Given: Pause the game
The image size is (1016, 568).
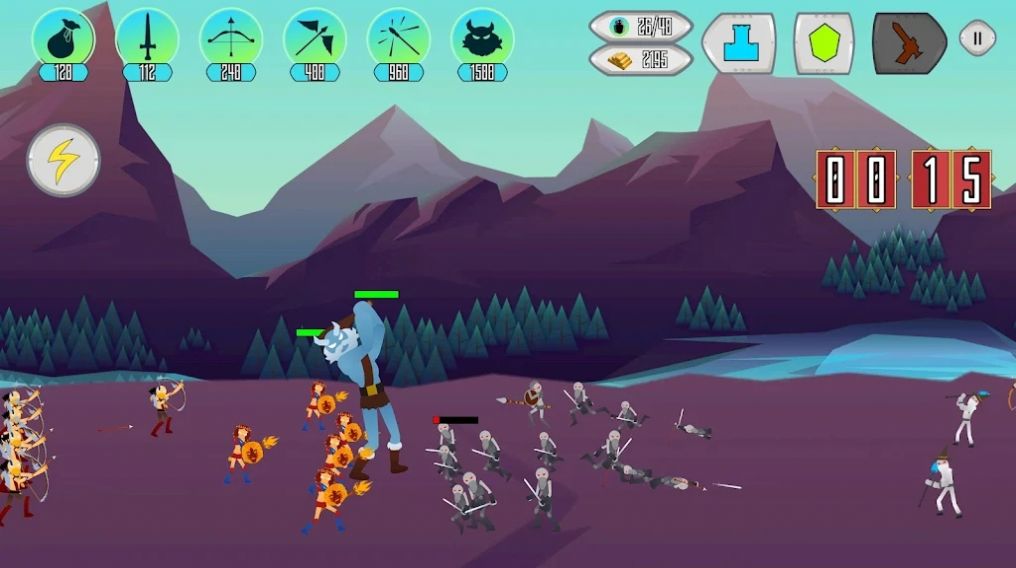Looking at the screenshot, I should (977, 38).
